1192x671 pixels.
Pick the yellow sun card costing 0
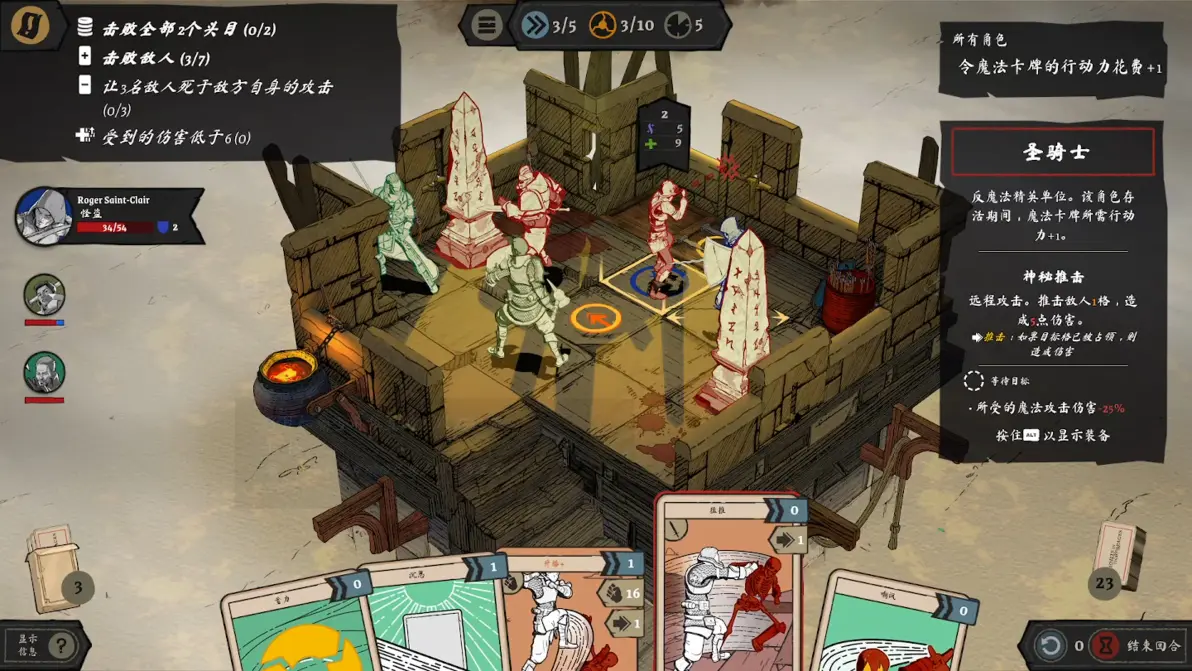pyautogui.click(x=295, y=630)
